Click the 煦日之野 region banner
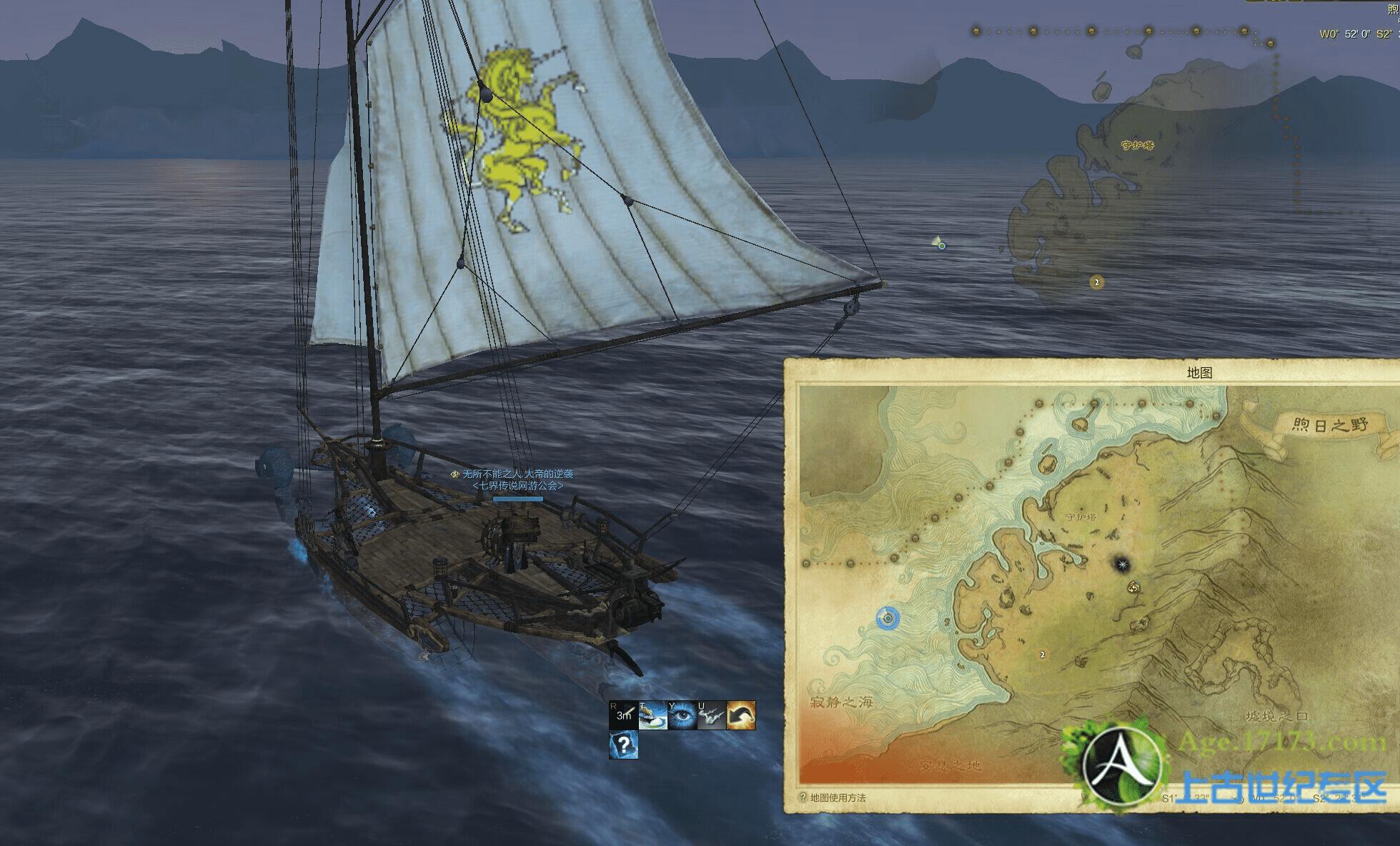This screenshot has height=846, width=1400. (1329, 425)
